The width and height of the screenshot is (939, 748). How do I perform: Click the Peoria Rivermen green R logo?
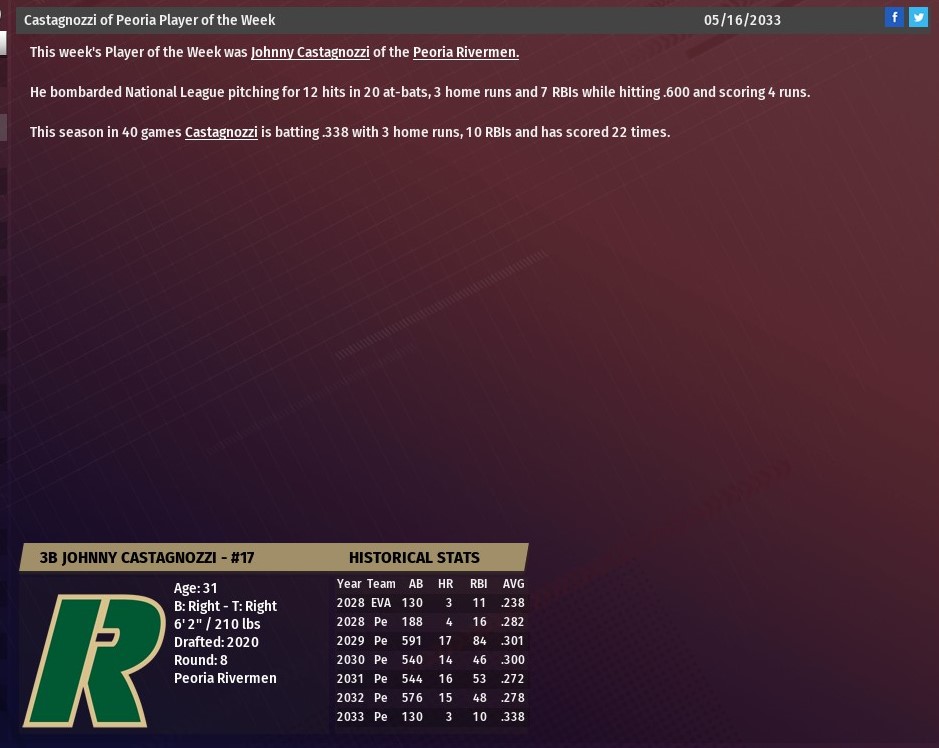point(94,660)
